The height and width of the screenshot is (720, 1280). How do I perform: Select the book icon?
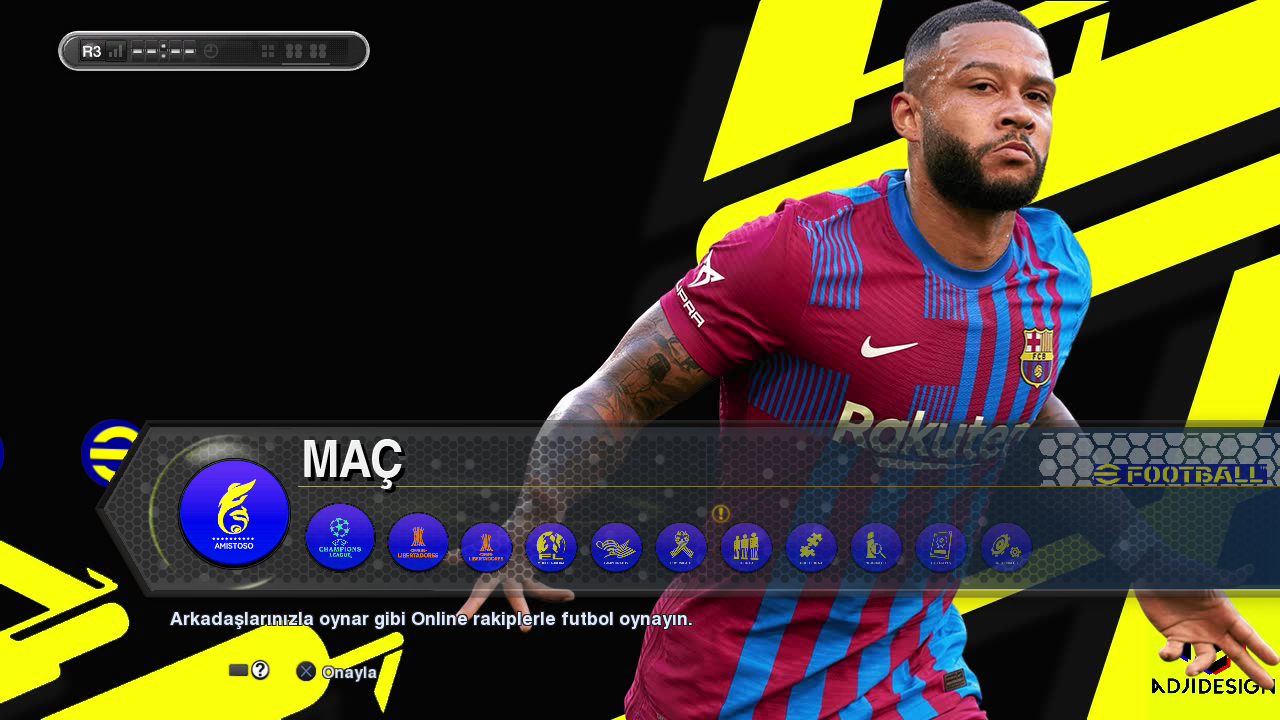[x=941, y=548]
